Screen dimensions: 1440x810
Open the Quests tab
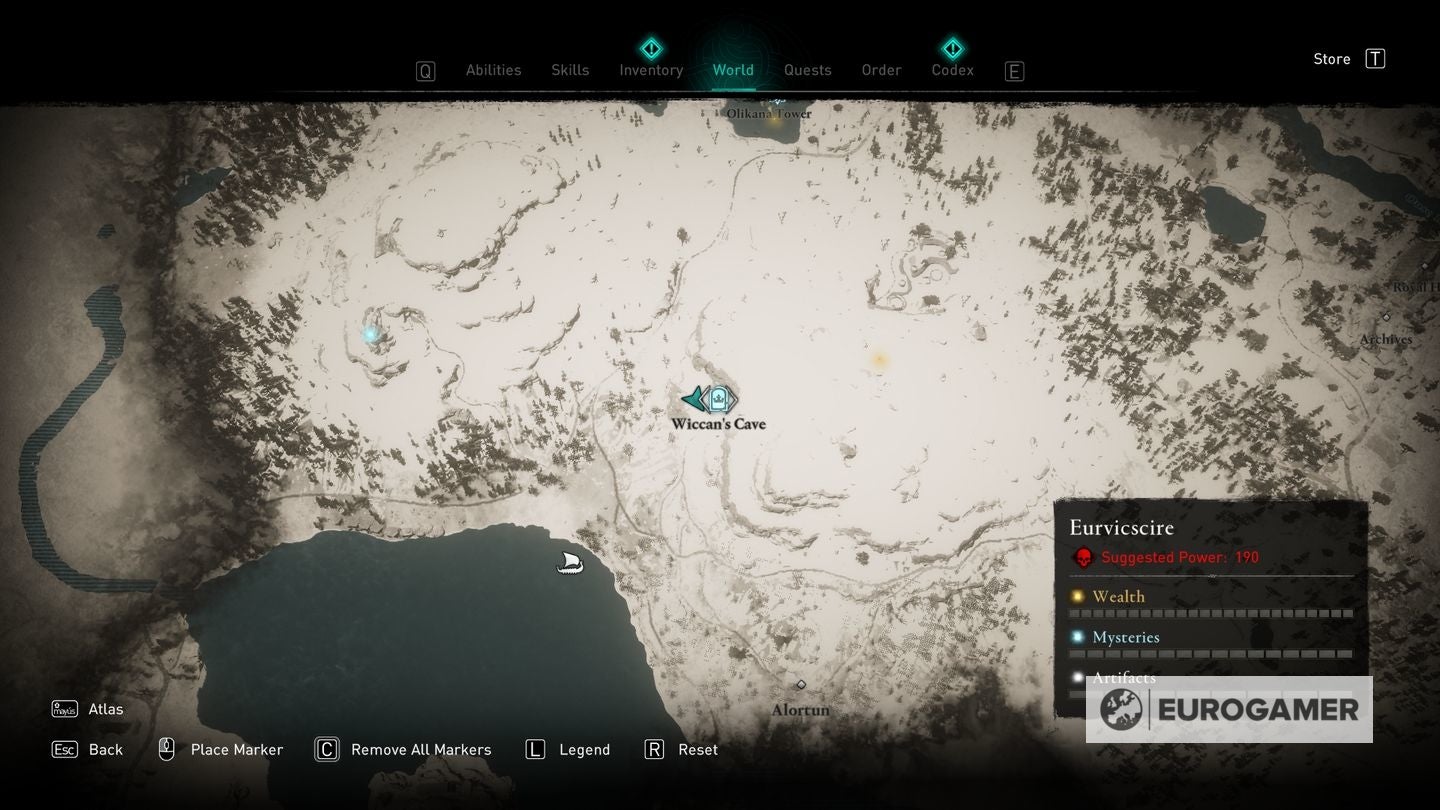(x=807, y=70)
